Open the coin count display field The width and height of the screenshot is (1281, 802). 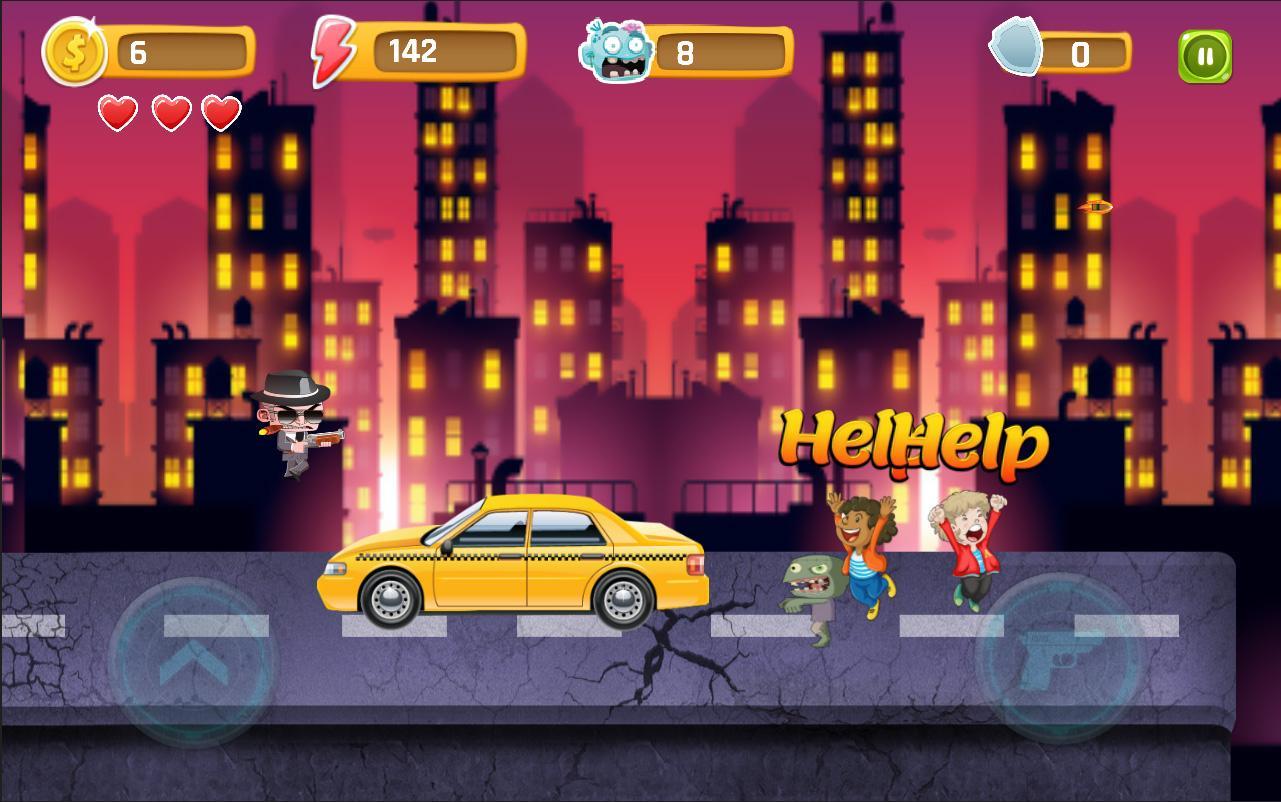(x=180, y=51)
